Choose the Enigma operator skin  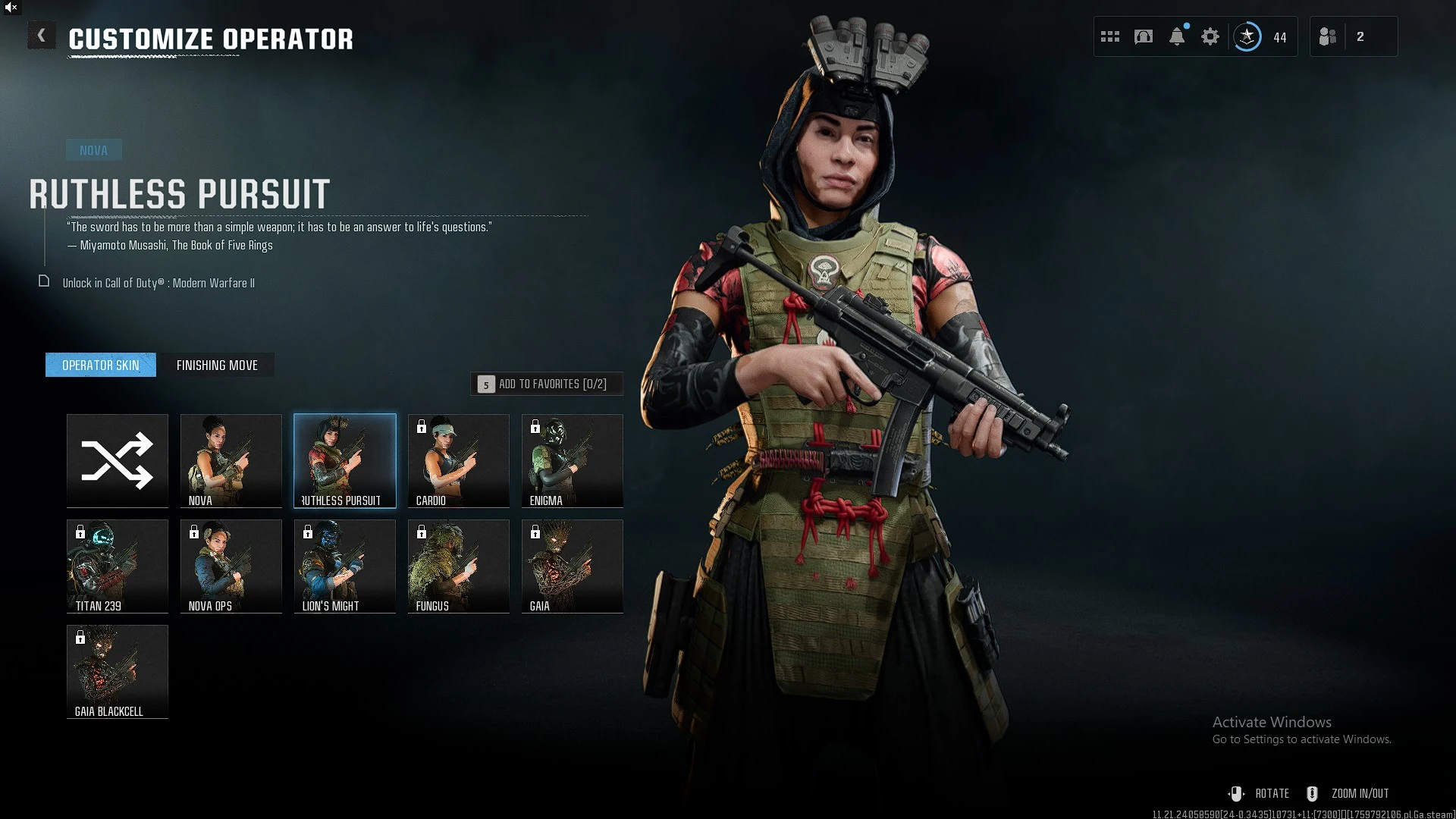[573, 460]
